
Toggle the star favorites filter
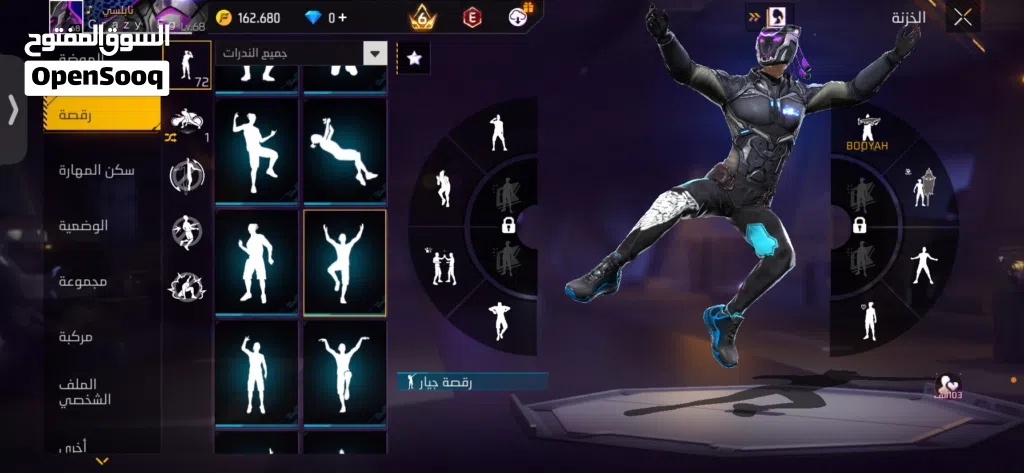pyautogui.click(x=414, y=58)
